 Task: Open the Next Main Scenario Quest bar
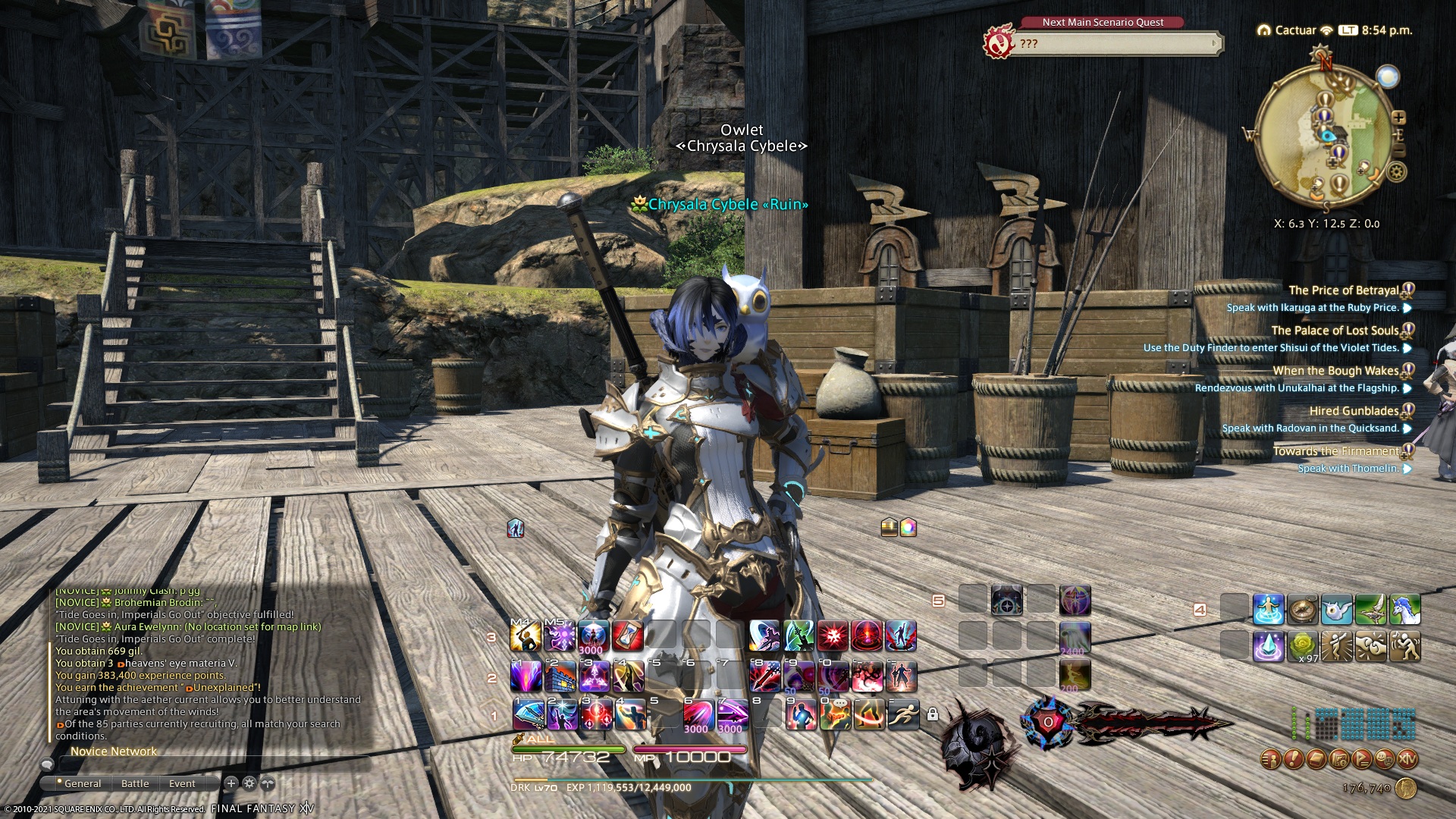(x=1113, y=44)
